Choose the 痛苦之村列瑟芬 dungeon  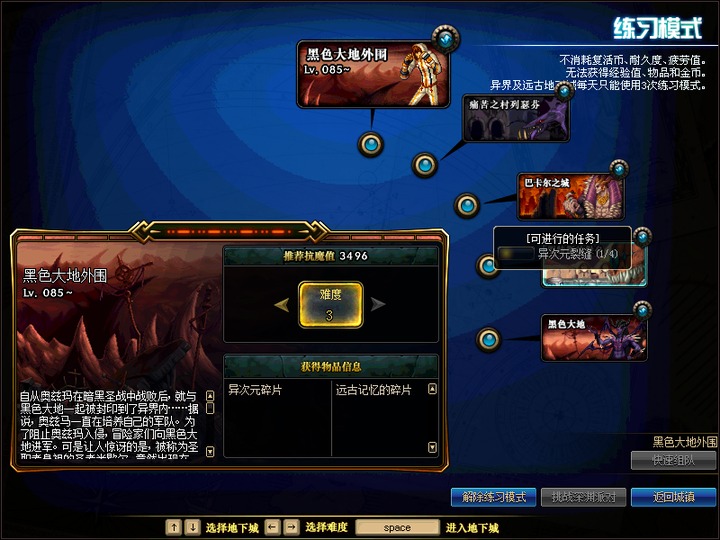[x=516, y=119]
